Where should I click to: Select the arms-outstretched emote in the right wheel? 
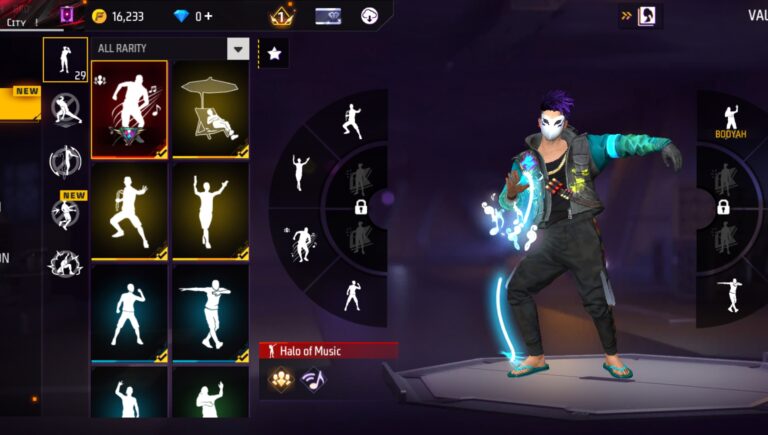(x=731, y=291)
